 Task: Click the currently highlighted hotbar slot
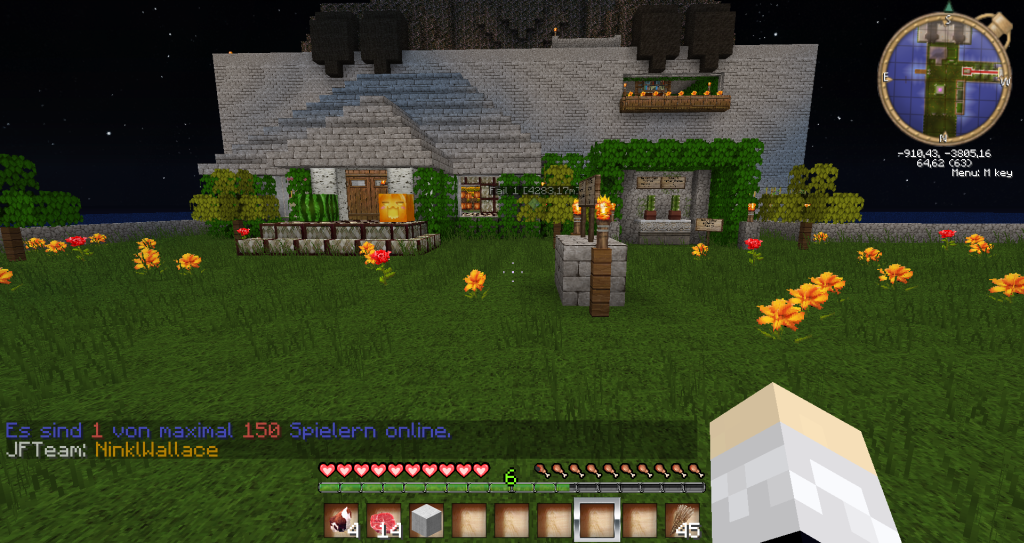point(598,520)
